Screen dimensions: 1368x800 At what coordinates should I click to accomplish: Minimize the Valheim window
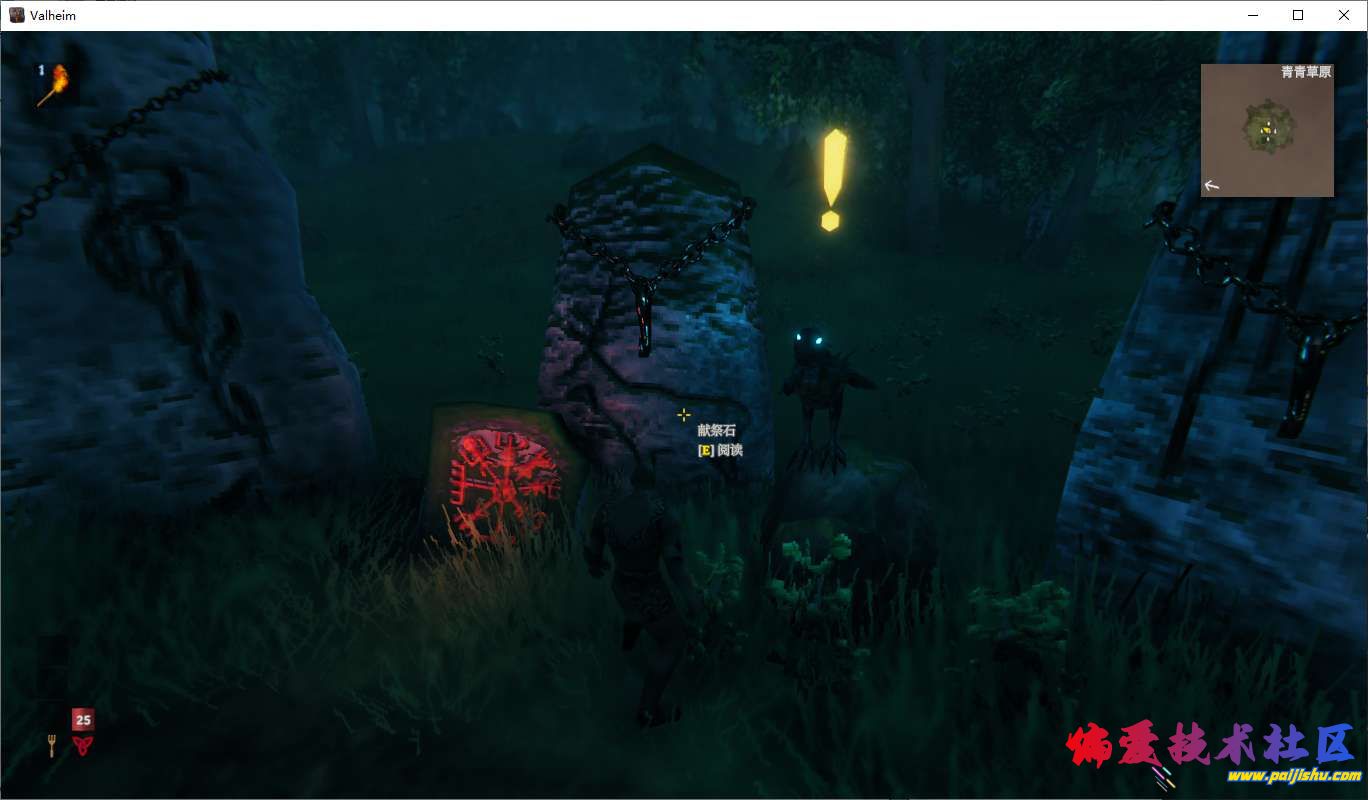(x=1252, y=15)
